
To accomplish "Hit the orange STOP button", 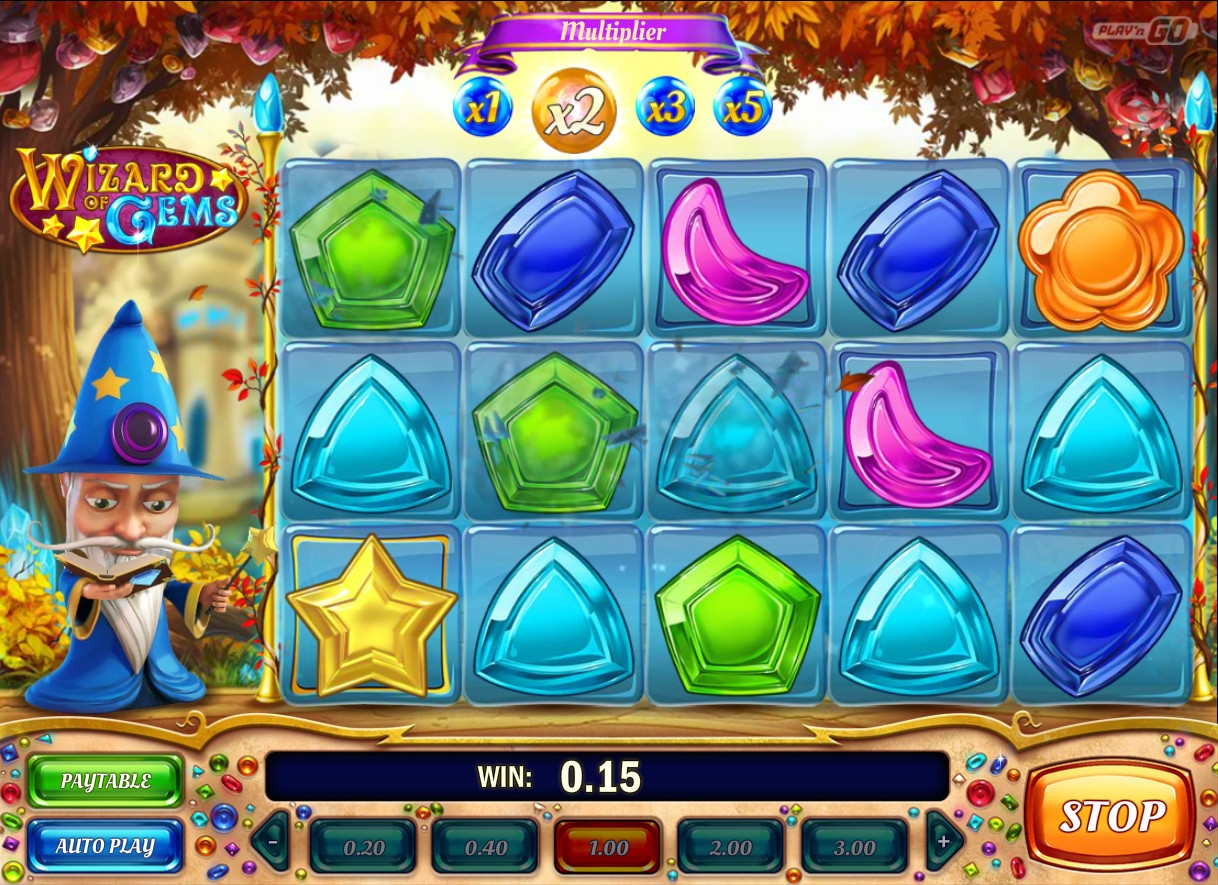I will (x=1111, y=815).
